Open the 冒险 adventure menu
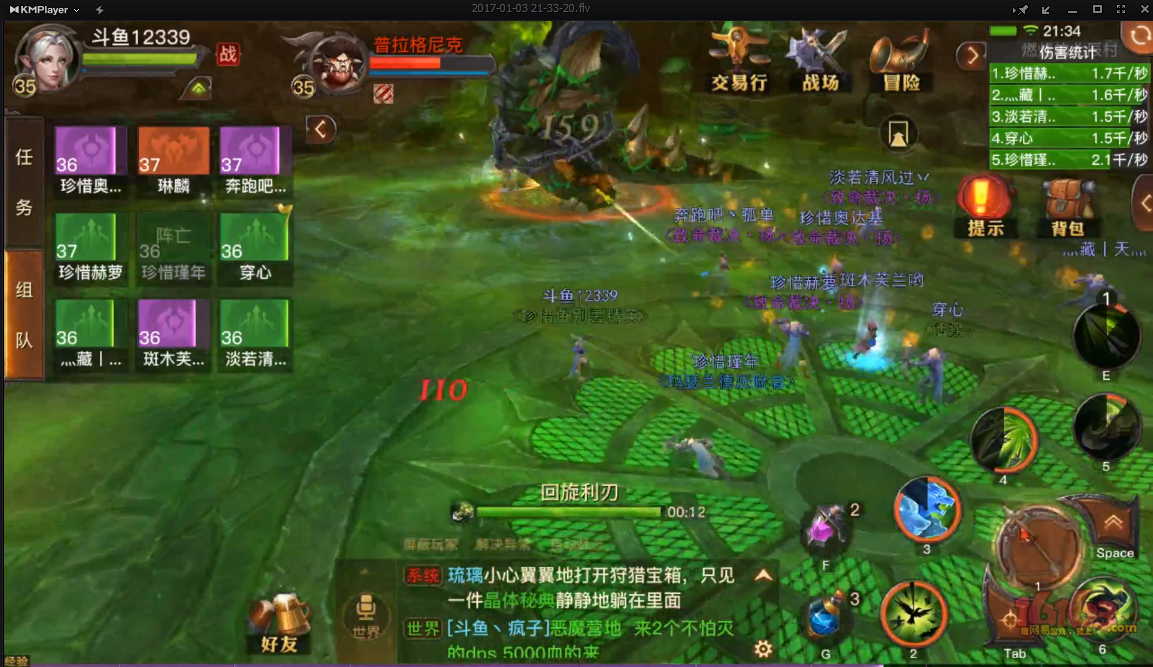Viewport: 1153px width, 667px height. tap(900, 61)
